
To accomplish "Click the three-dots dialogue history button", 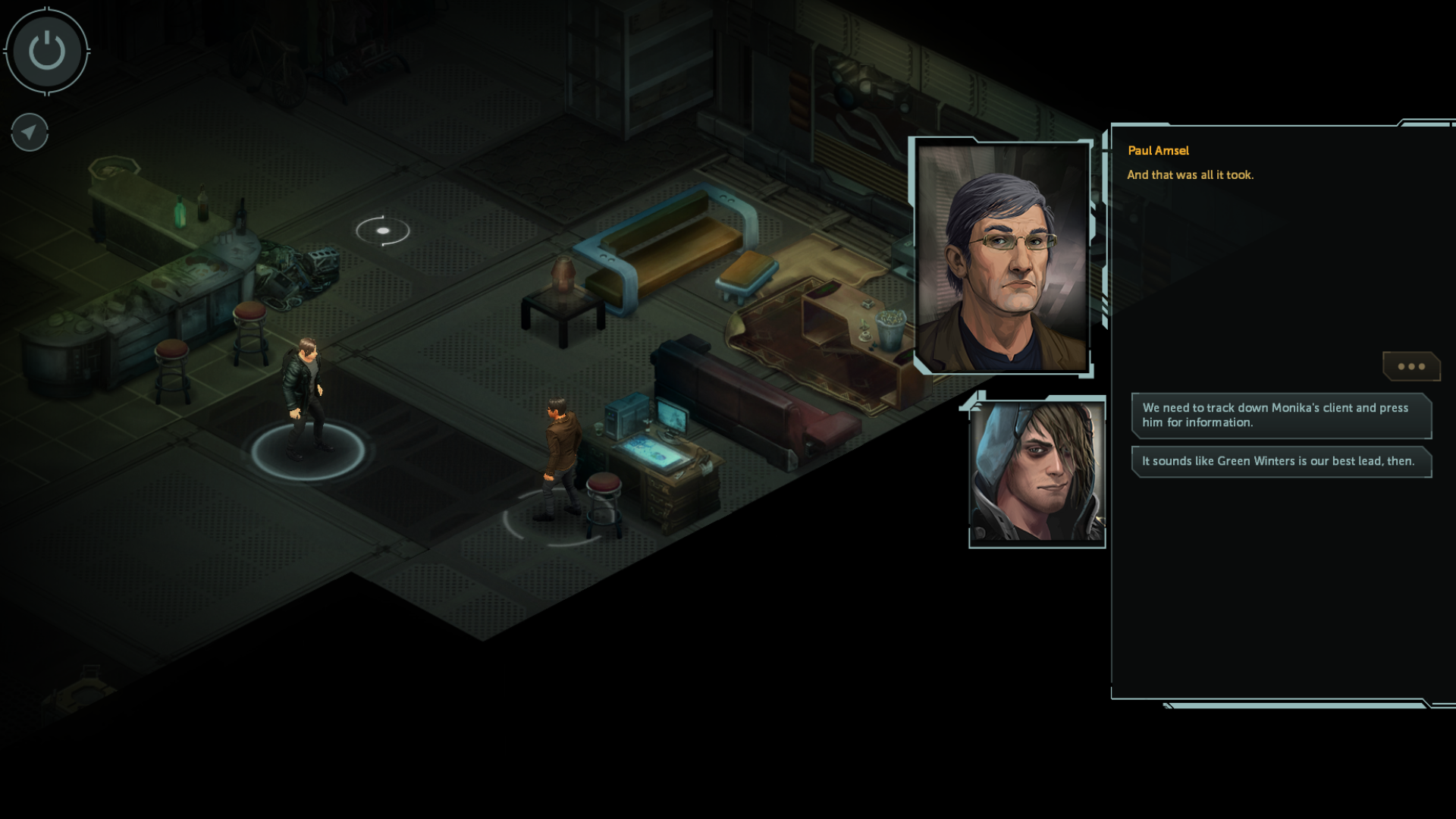I will (x=1410, y=366).
